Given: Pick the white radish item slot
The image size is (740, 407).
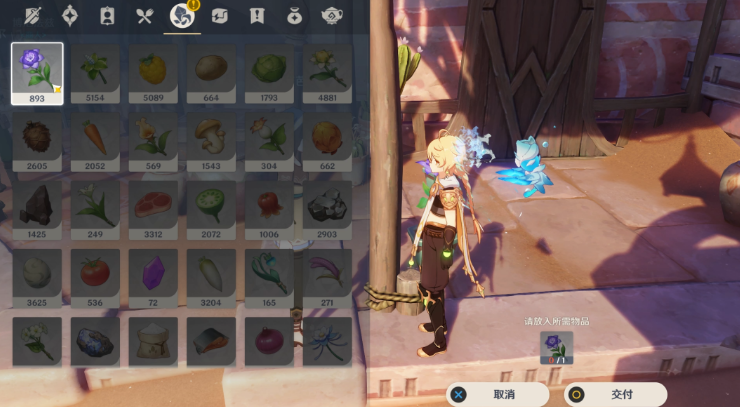Looking at the screenshot, I should 211,271.
